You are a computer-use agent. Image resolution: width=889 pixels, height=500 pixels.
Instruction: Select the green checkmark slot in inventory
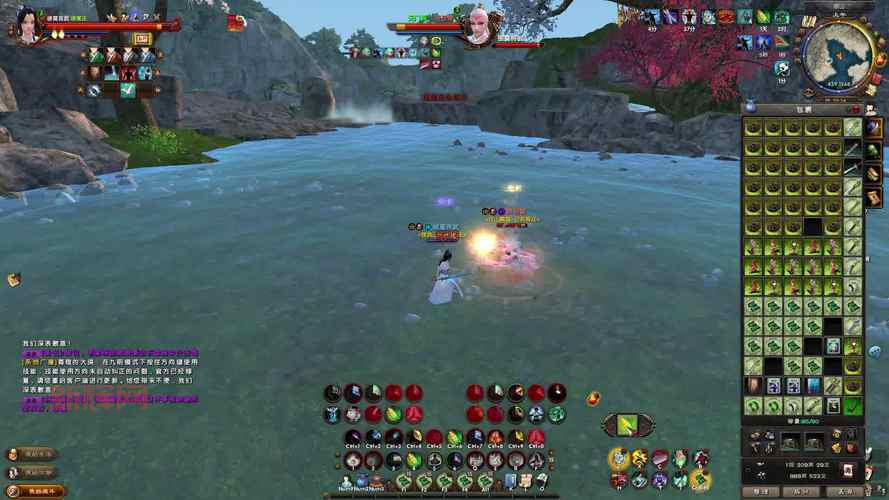point(852,406)
